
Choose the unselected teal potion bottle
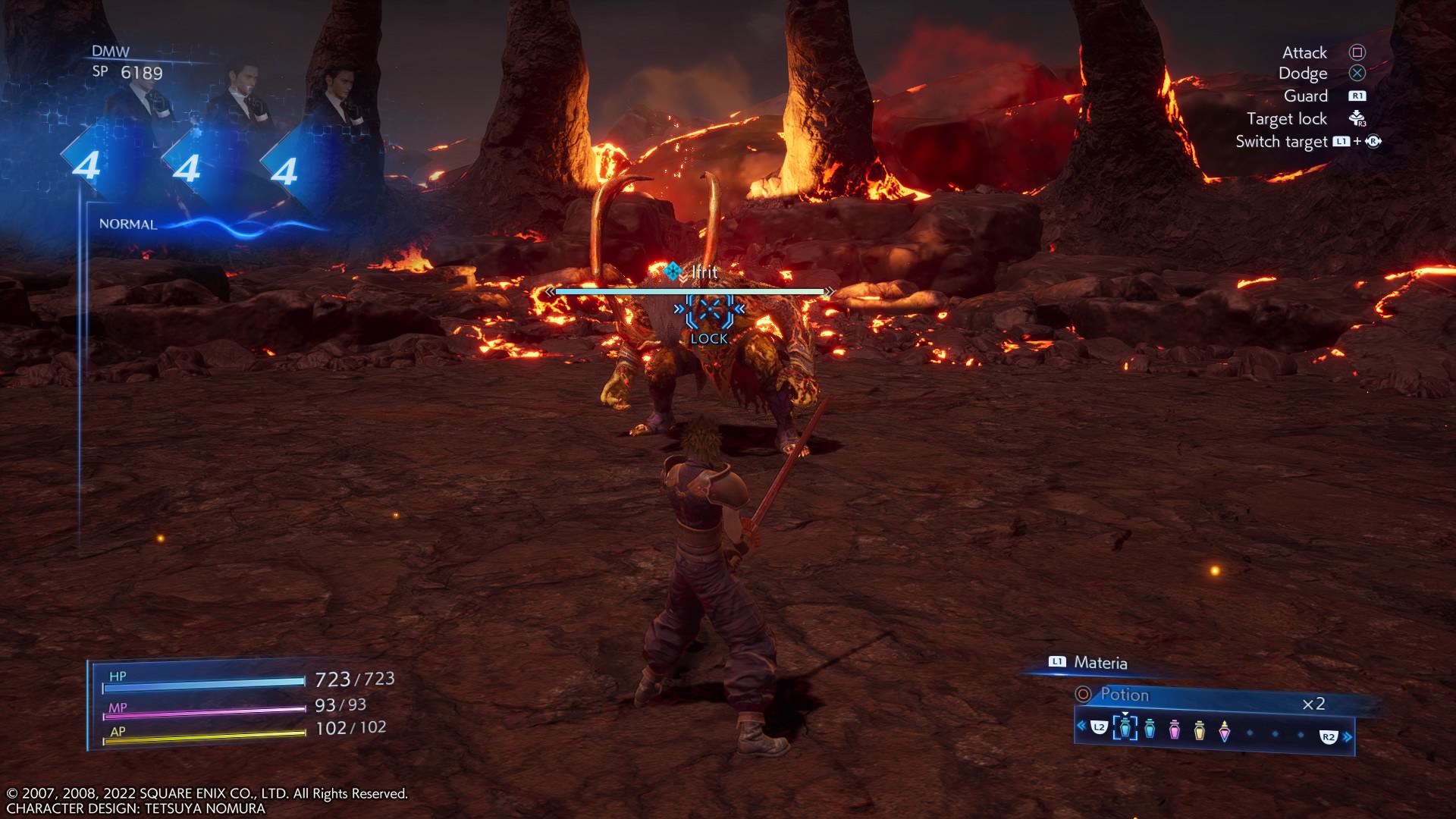pos(1150,729)
